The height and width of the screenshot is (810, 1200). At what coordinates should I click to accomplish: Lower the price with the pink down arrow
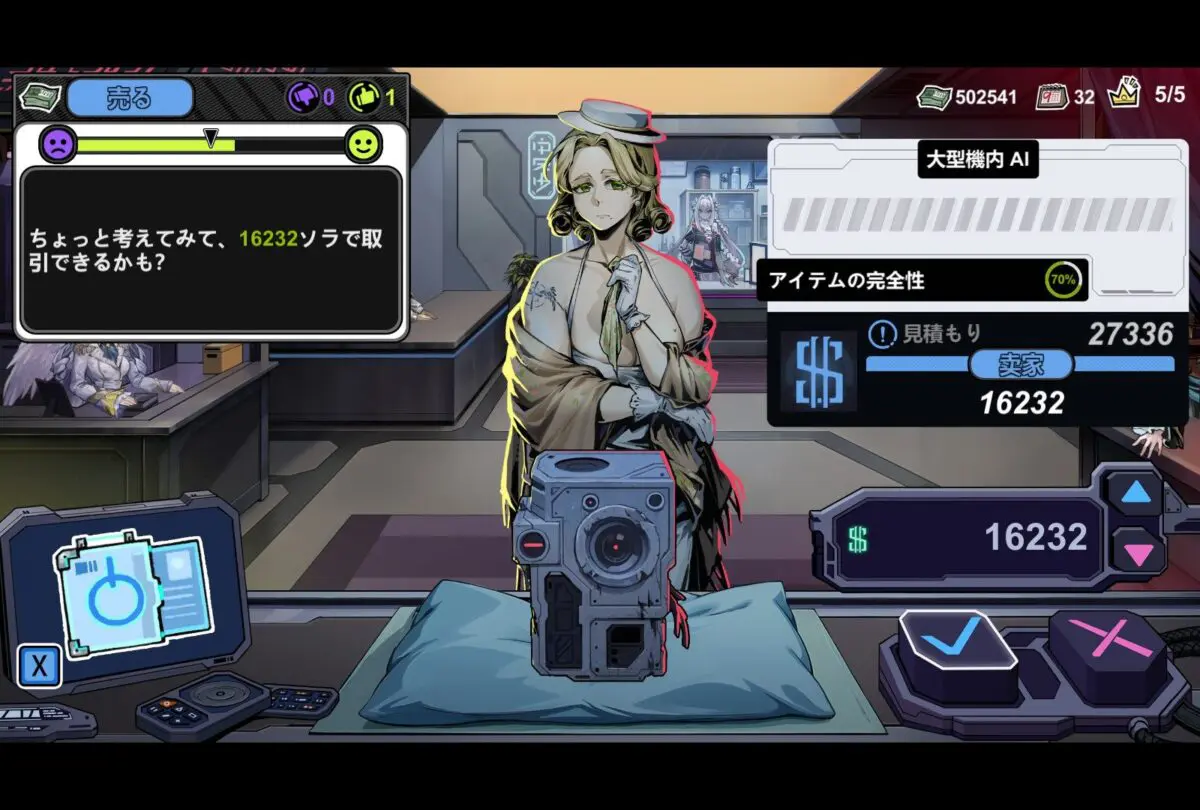coord(1134,551)
